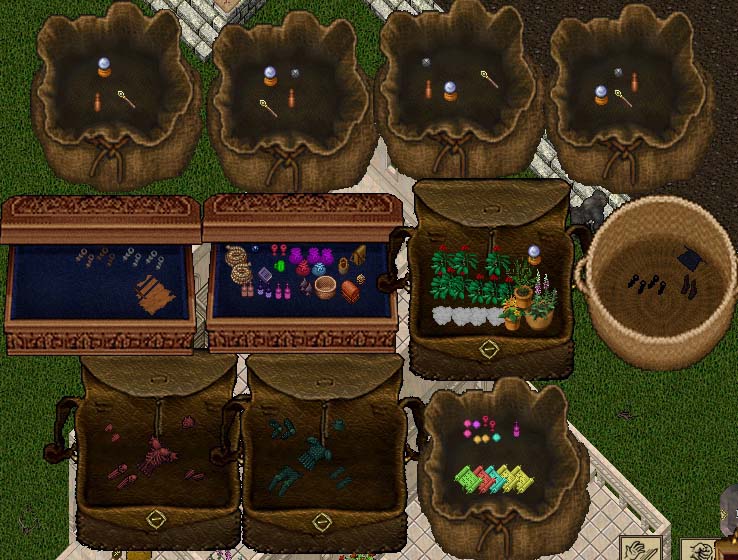
Task: Select the small wooden chest item
Action: click(352, 289)
